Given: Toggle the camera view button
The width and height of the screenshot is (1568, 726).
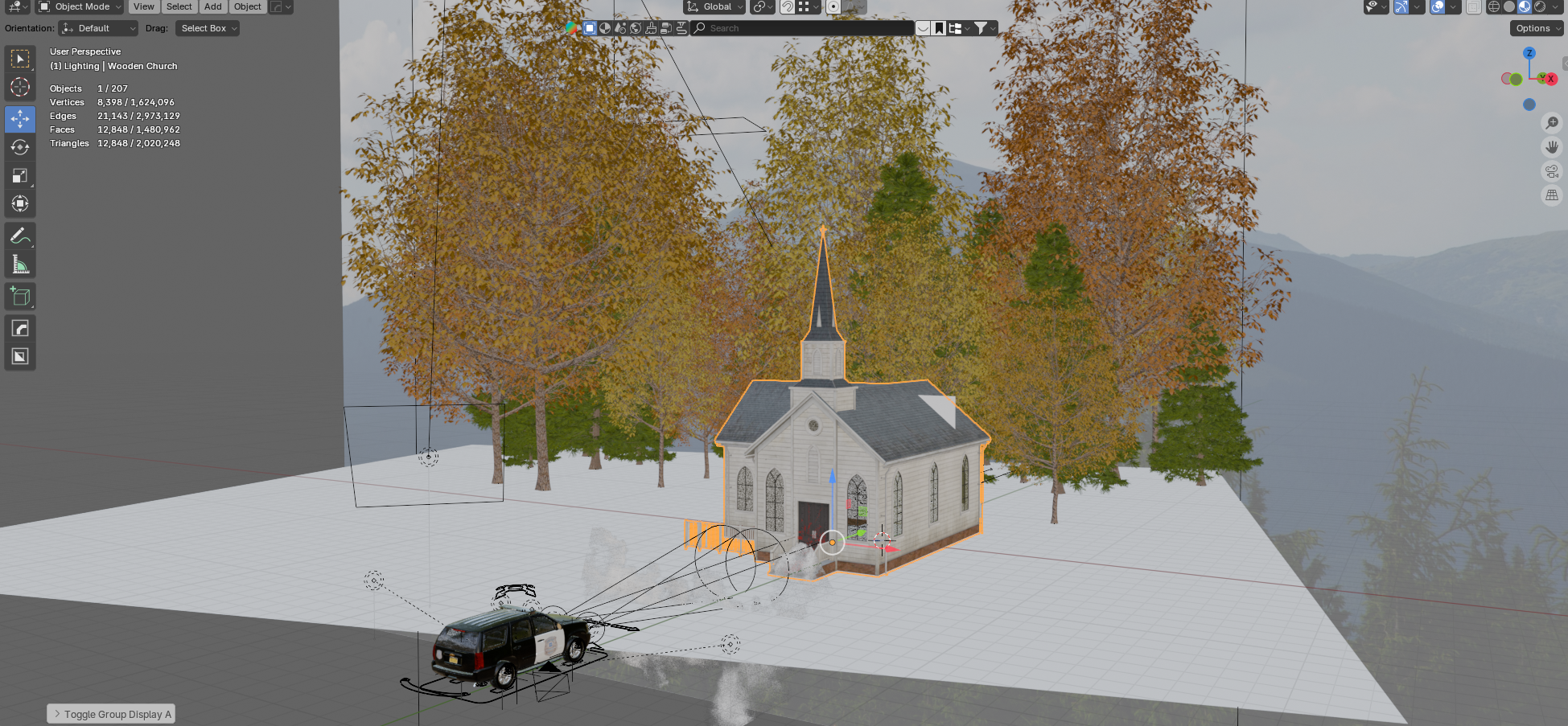Looking at the screenshot, I should tap(1552, 171).
